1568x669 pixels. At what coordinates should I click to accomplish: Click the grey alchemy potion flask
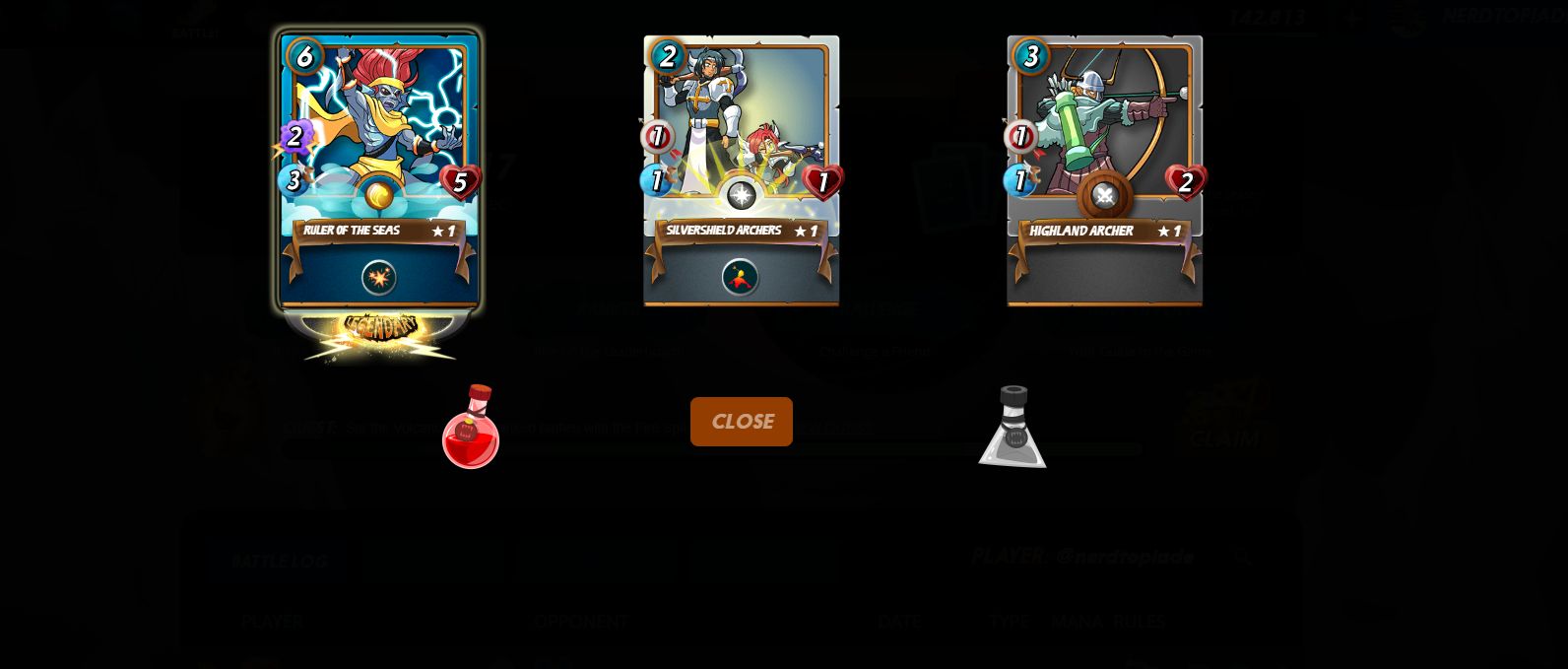click(x=1012, y=428)
